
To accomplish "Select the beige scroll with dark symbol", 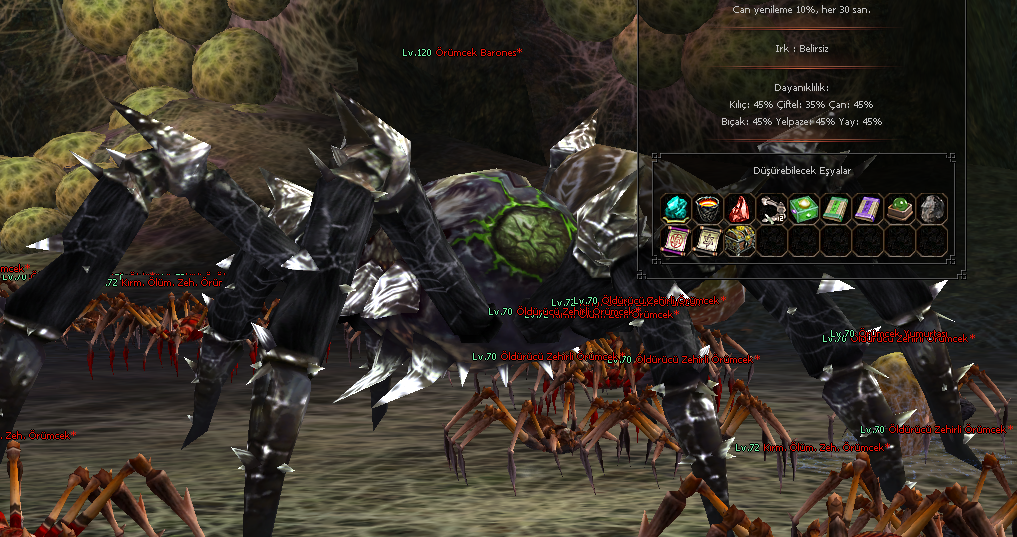I will tap(708, 240).
